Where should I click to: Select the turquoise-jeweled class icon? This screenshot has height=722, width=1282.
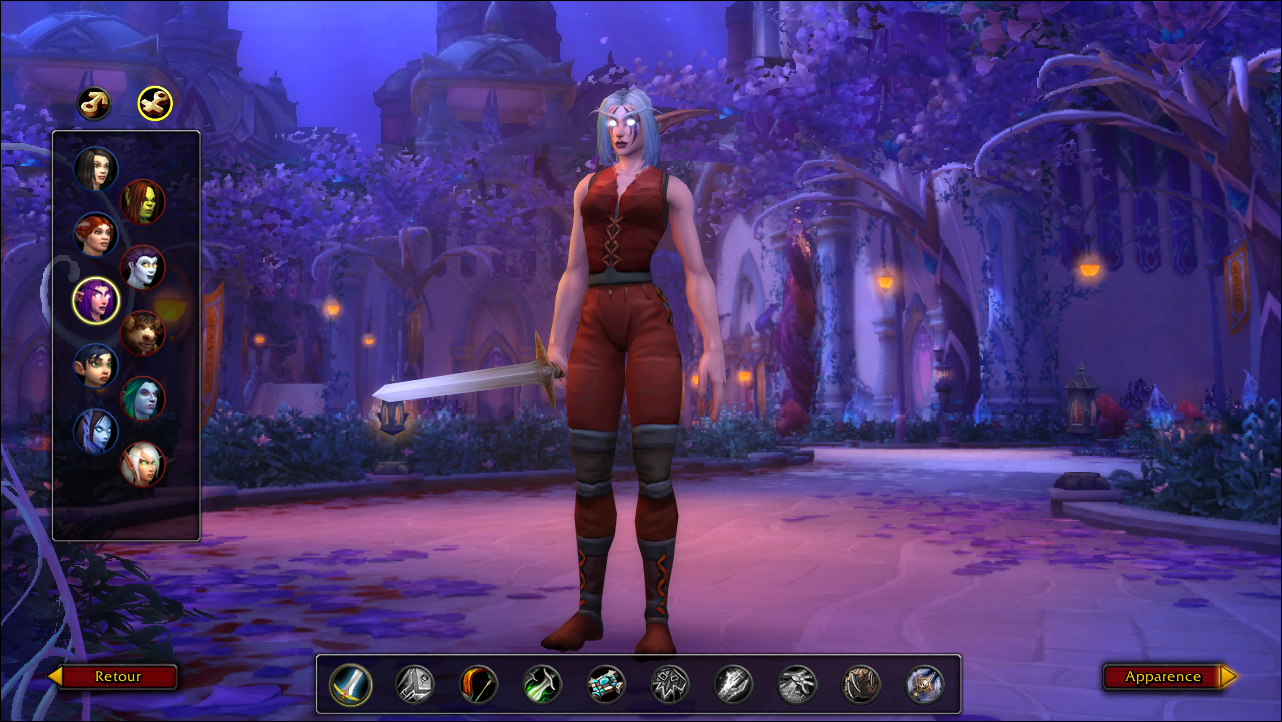click(x=607, y=685)
